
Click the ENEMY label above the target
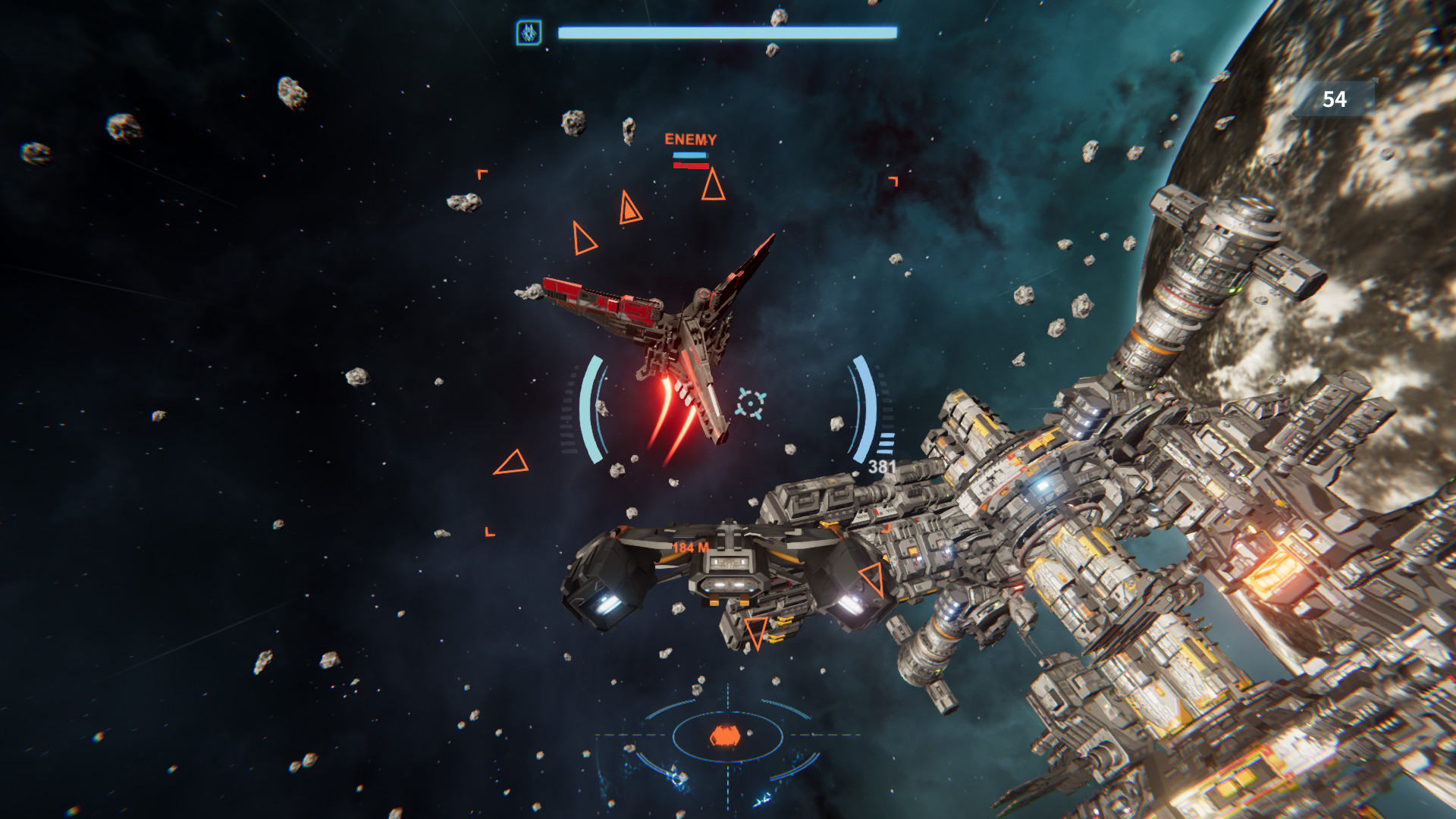690,139
